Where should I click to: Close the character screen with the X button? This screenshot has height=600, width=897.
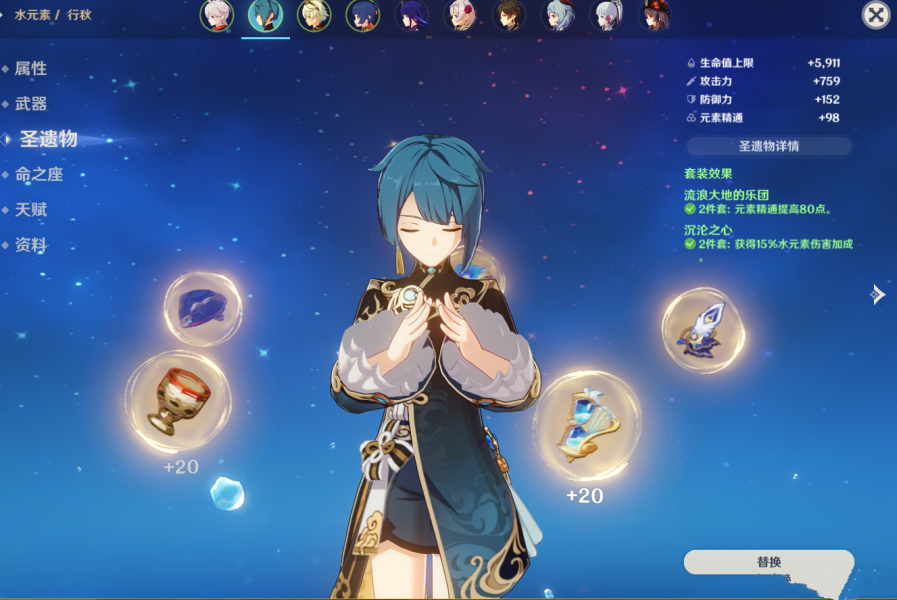(x=875, y=14)
